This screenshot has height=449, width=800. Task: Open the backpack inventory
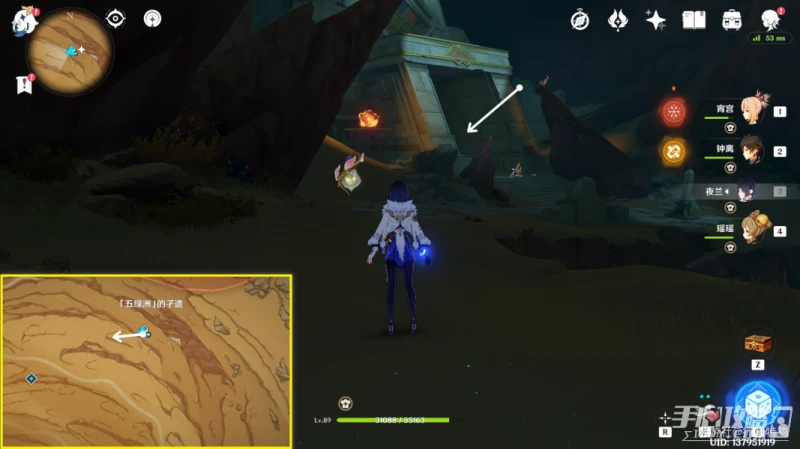click(x=732, y=20)
